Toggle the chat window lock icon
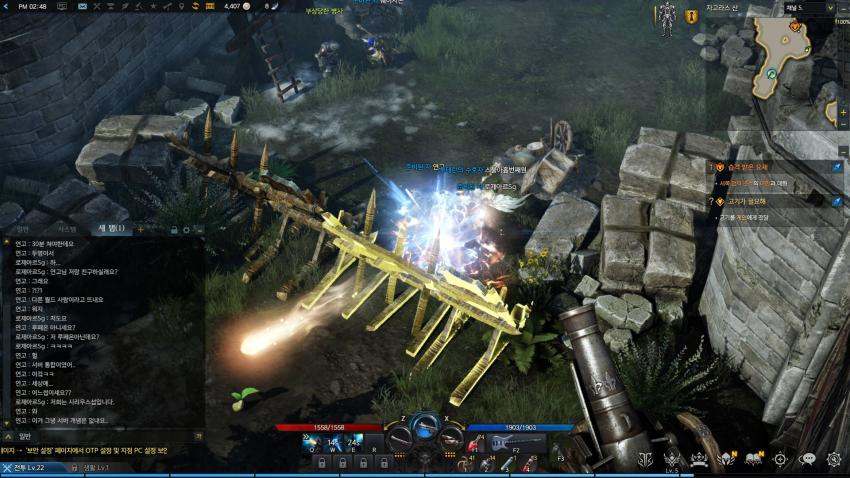Viewport: 850px width, 478px height. pos(173,229)
